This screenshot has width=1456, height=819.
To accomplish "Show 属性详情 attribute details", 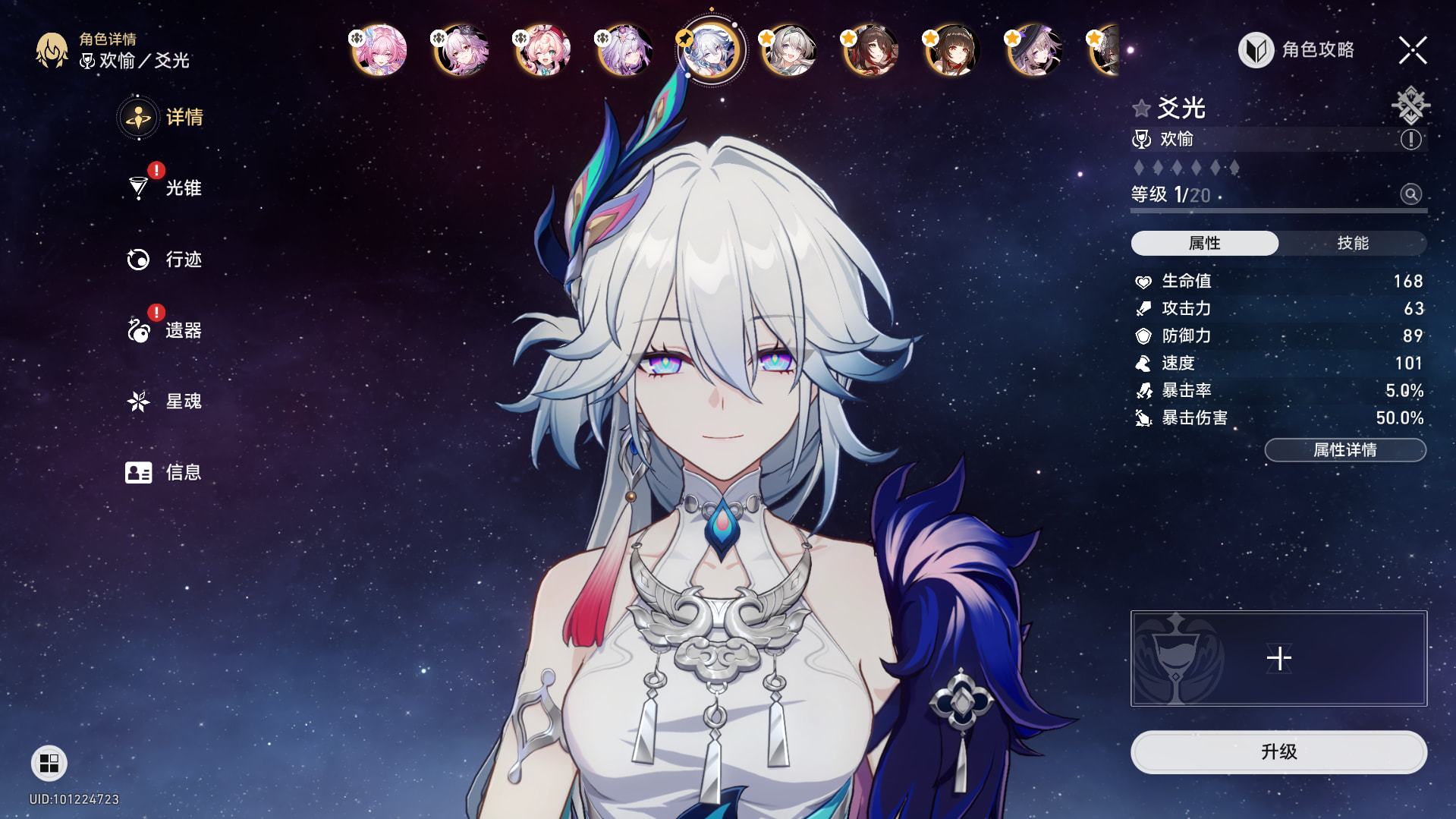I will [1344, 450].
